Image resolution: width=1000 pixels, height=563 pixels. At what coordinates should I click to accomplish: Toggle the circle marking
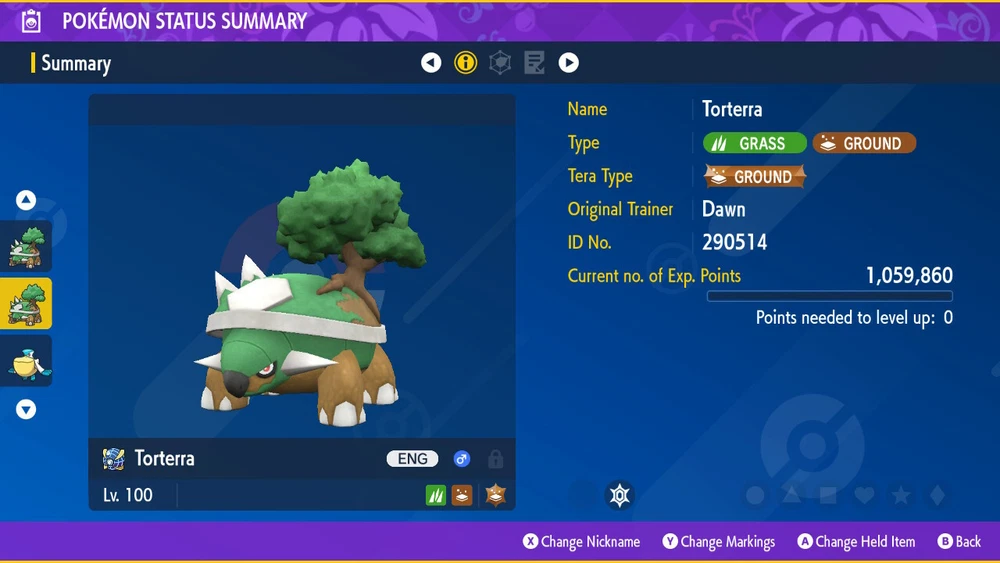click(x=756, y=495)
